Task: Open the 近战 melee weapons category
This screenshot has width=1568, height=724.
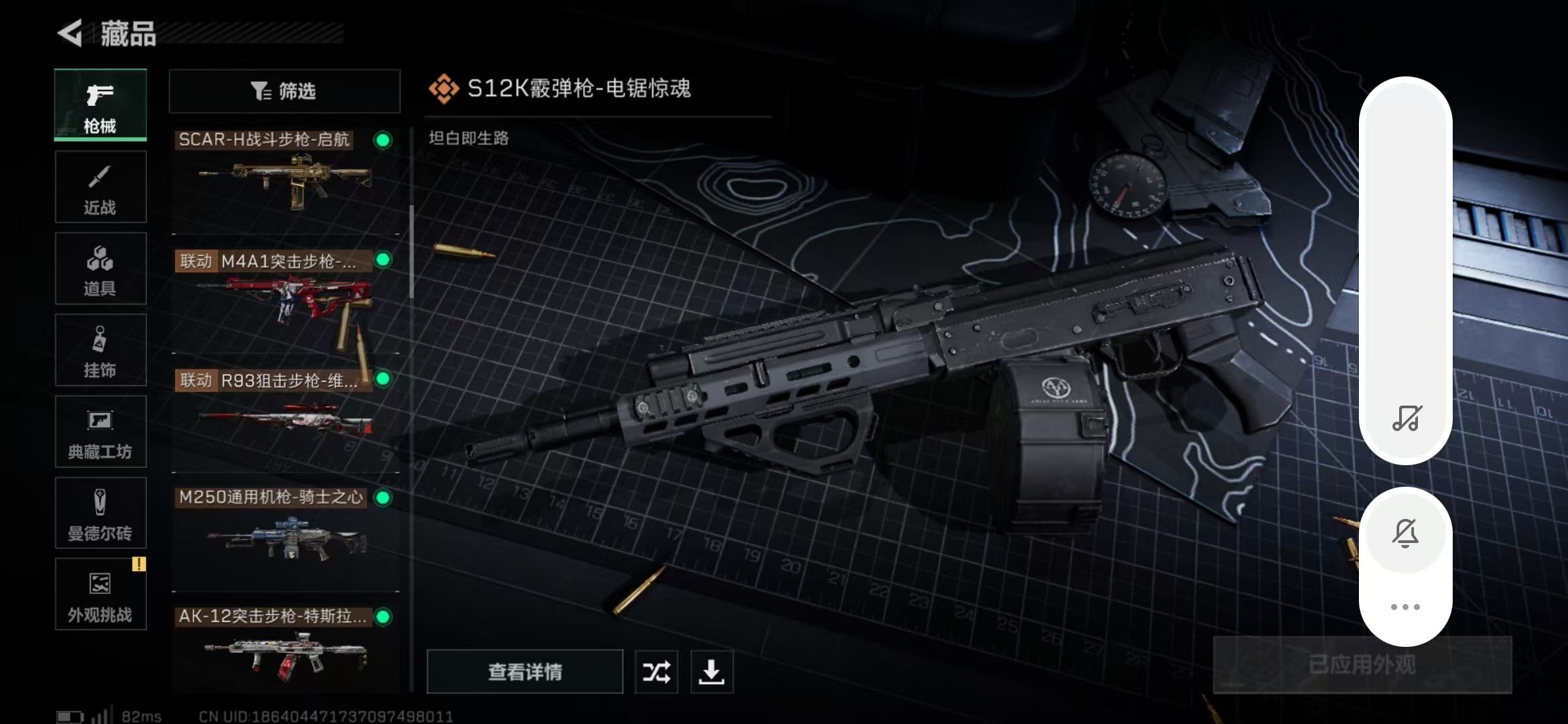Action: point(99,187)
